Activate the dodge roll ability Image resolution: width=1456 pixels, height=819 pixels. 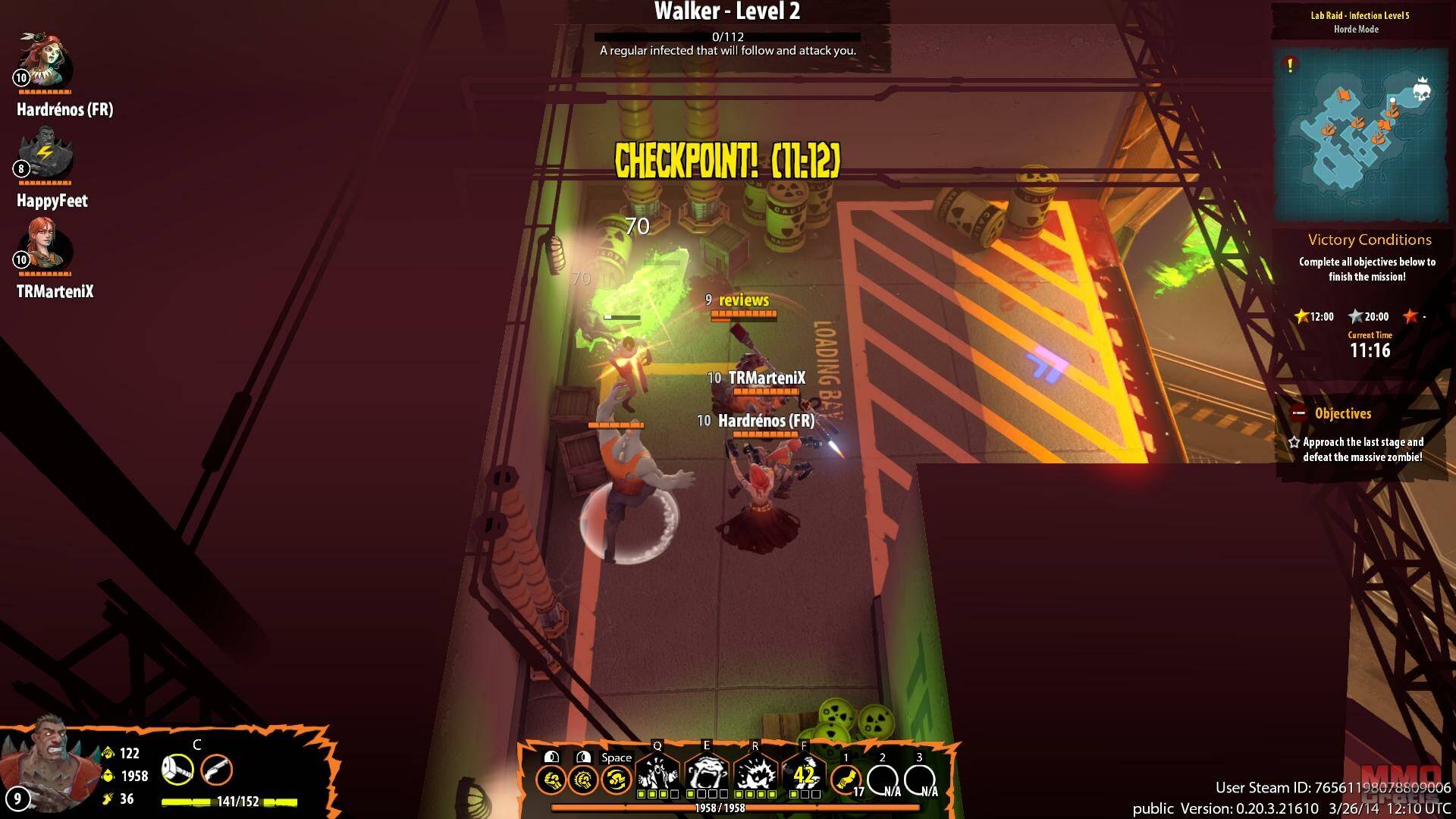616,780
